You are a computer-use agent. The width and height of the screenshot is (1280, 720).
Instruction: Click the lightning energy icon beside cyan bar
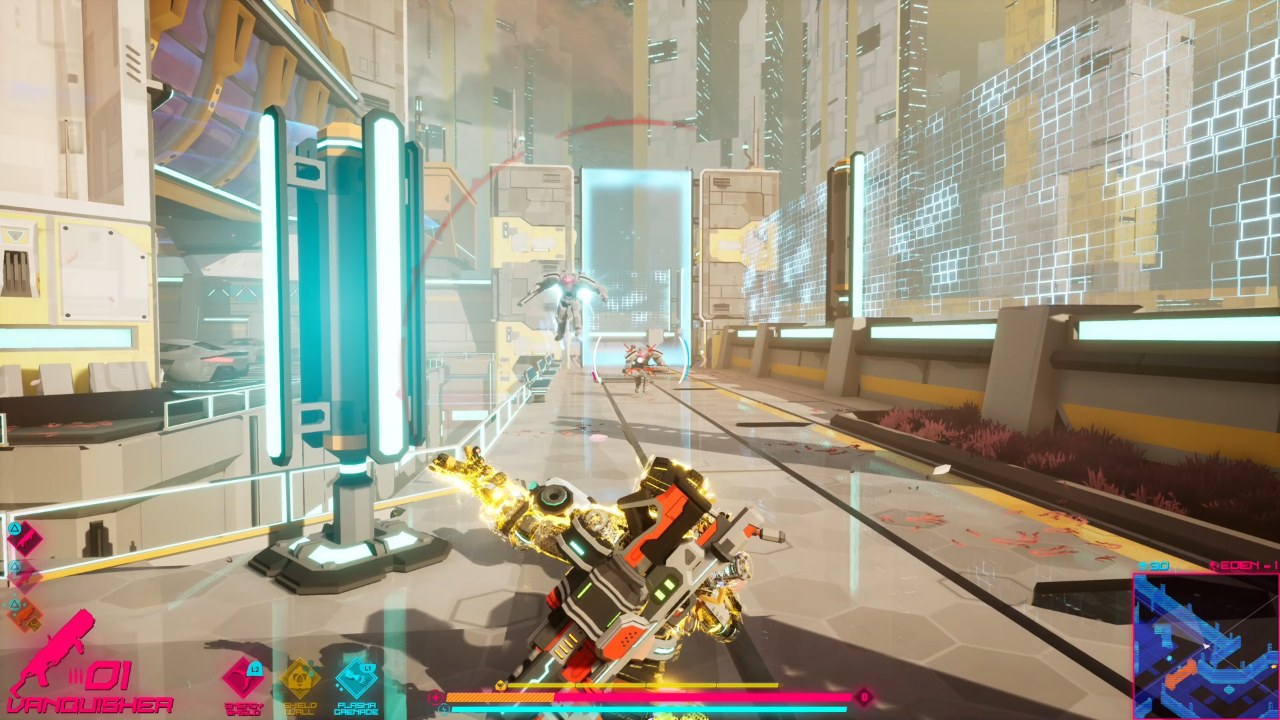tap(442, 708)
